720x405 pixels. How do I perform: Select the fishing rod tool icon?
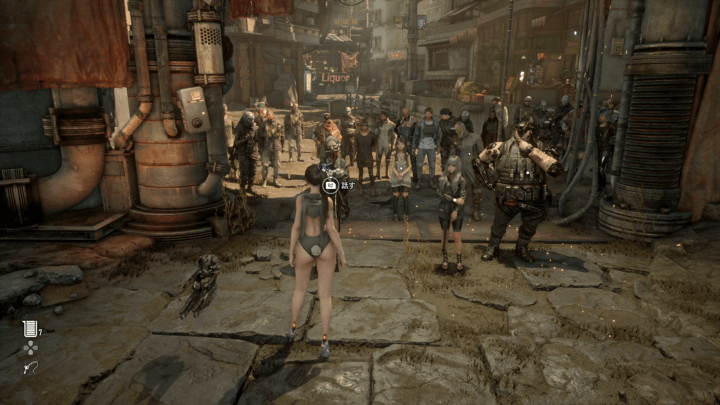tap(30, 368)
